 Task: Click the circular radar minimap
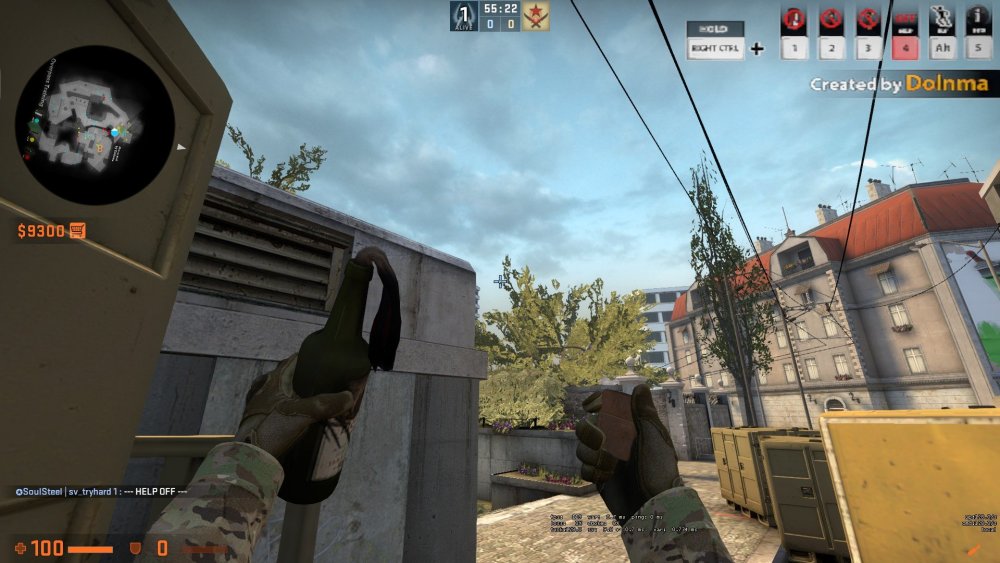pos(95,125)
